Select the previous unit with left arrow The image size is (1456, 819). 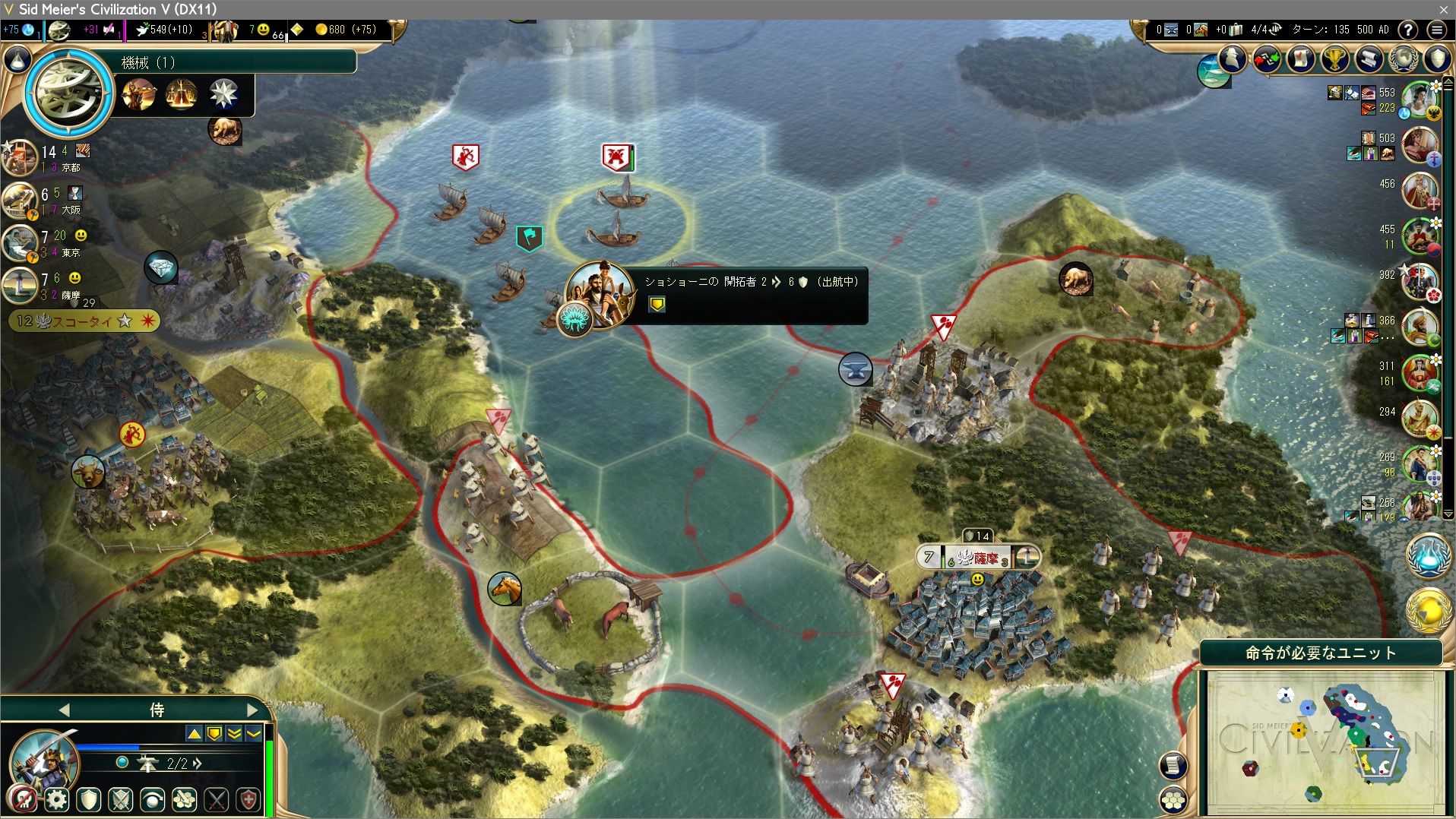(64, 710)
